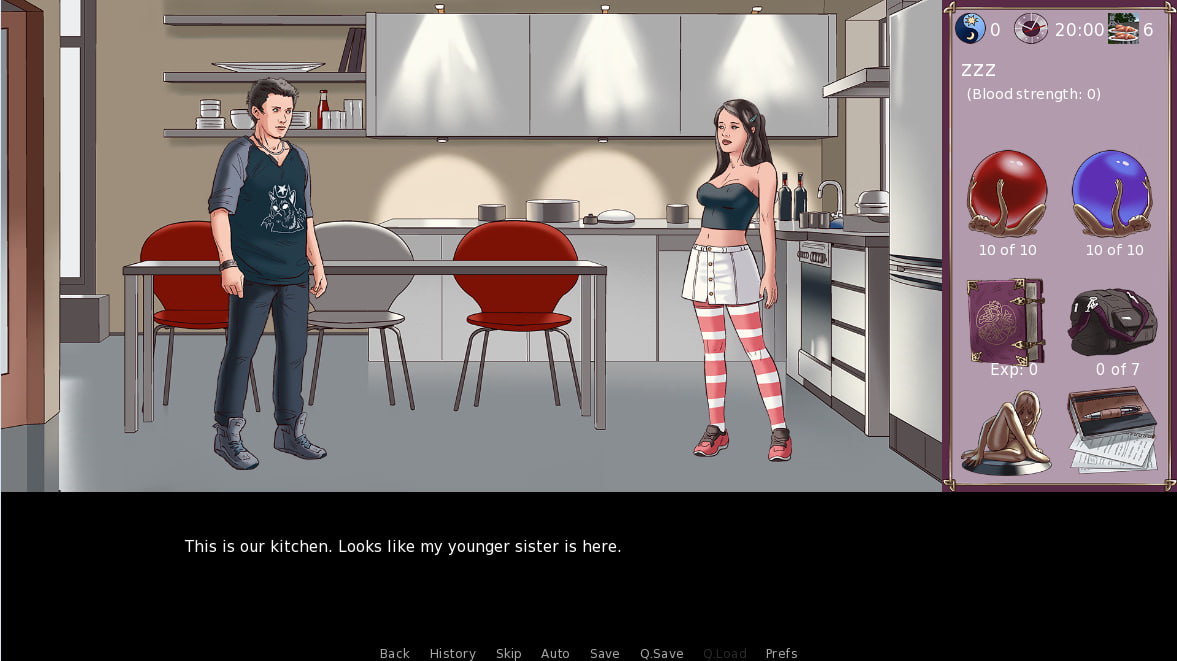The image size is (1177, 661).
Task: Go Back in the dialogue
Action: 394,653
